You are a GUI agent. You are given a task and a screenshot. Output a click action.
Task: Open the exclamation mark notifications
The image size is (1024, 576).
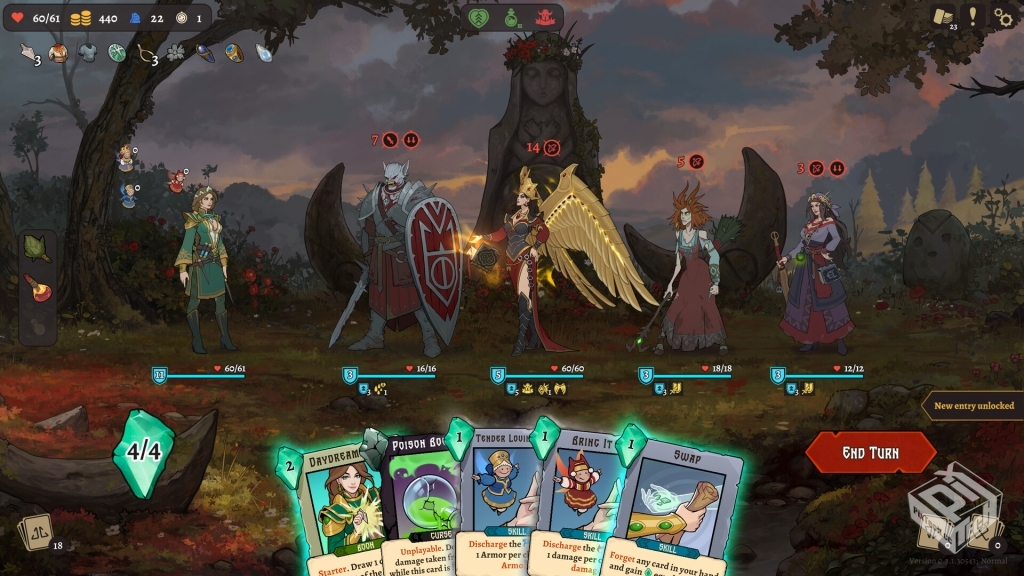(x=973, y=16)
